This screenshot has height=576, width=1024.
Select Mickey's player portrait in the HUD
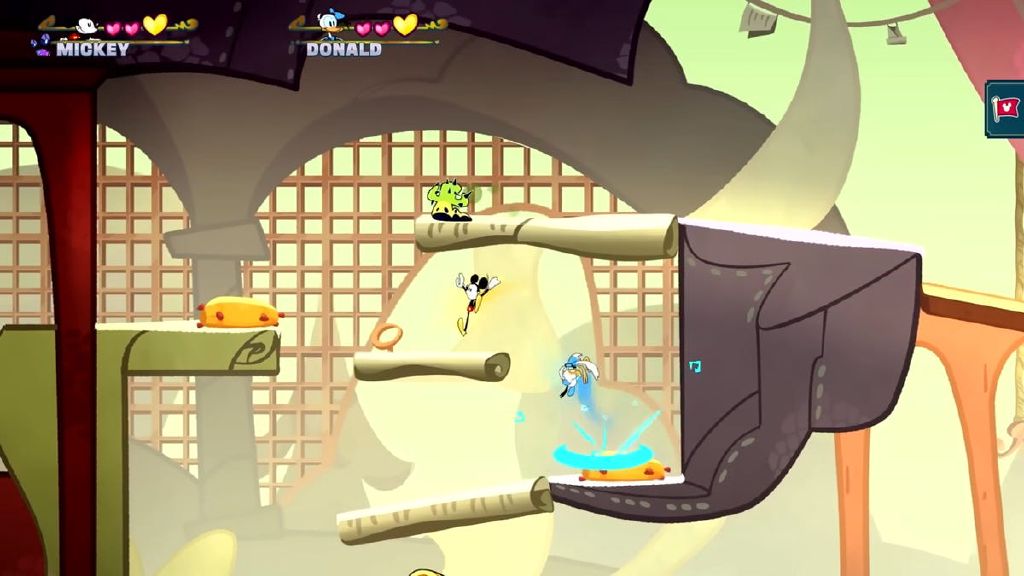tap(87, 25)
